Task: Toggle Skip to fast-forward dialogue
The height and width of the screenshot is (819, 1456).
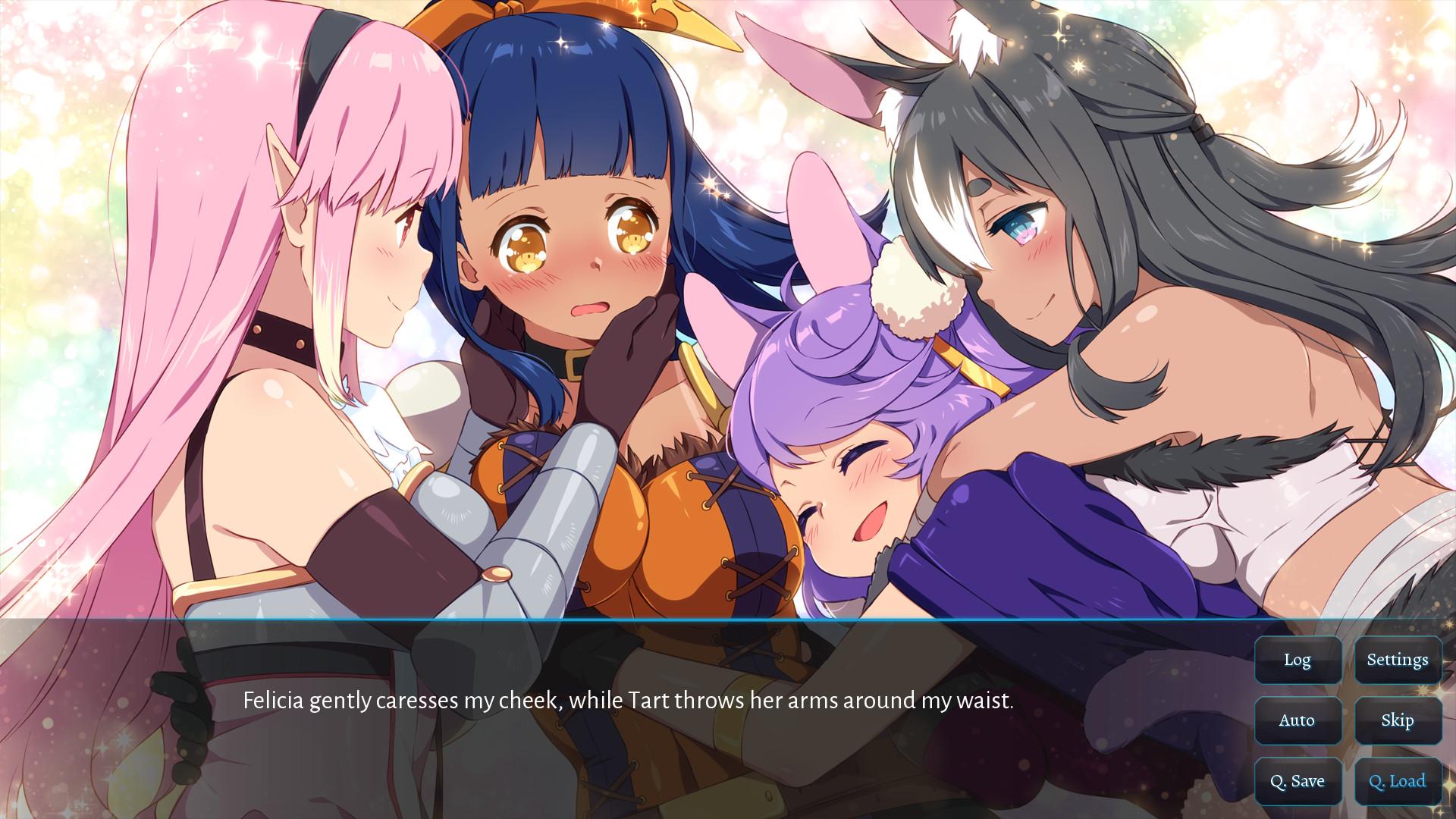Action: click(x=1398, y=720)
